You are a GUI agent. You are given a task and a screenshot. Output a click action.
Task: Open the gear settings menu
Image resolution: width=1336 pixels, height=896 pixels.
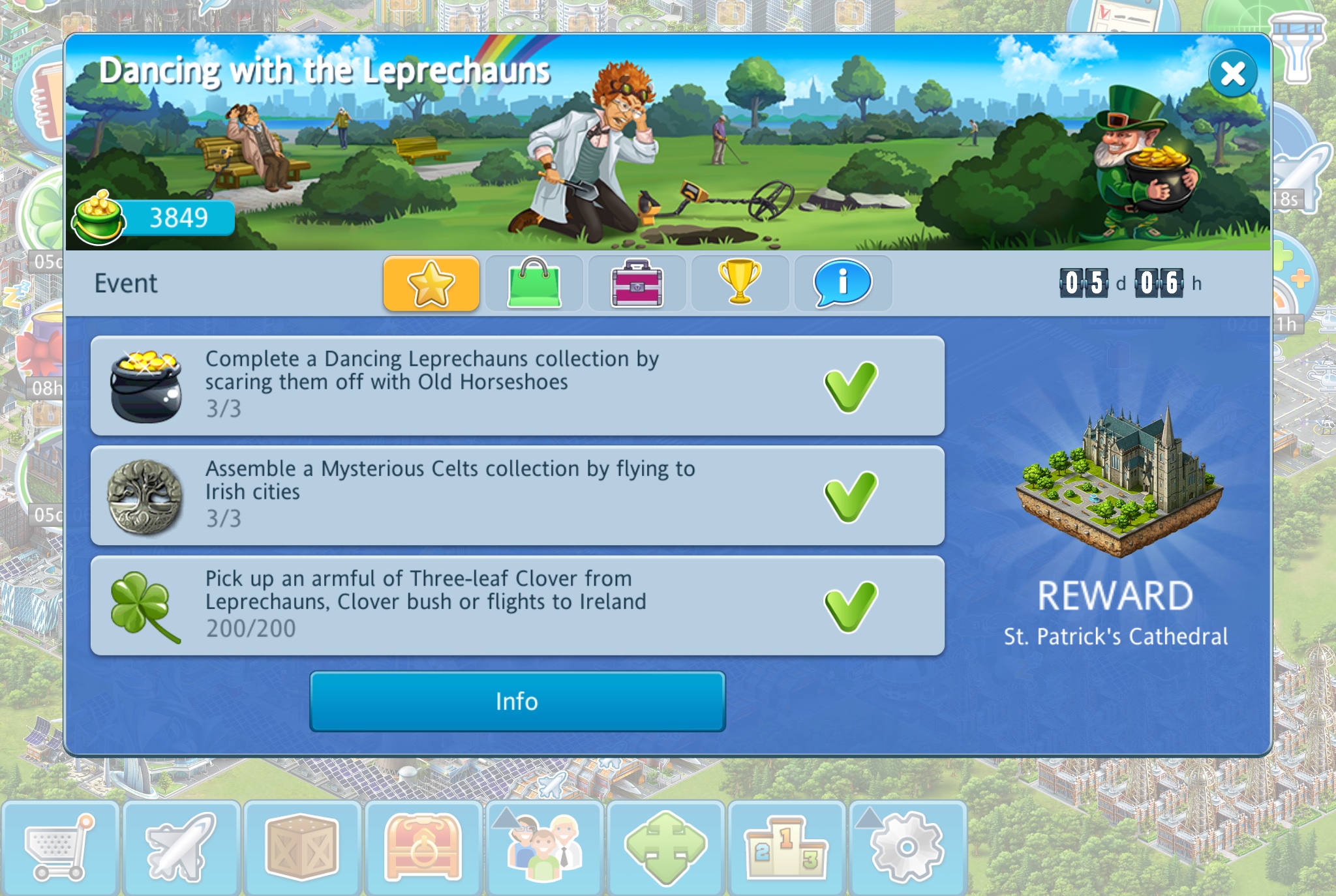tap(907, 848)
